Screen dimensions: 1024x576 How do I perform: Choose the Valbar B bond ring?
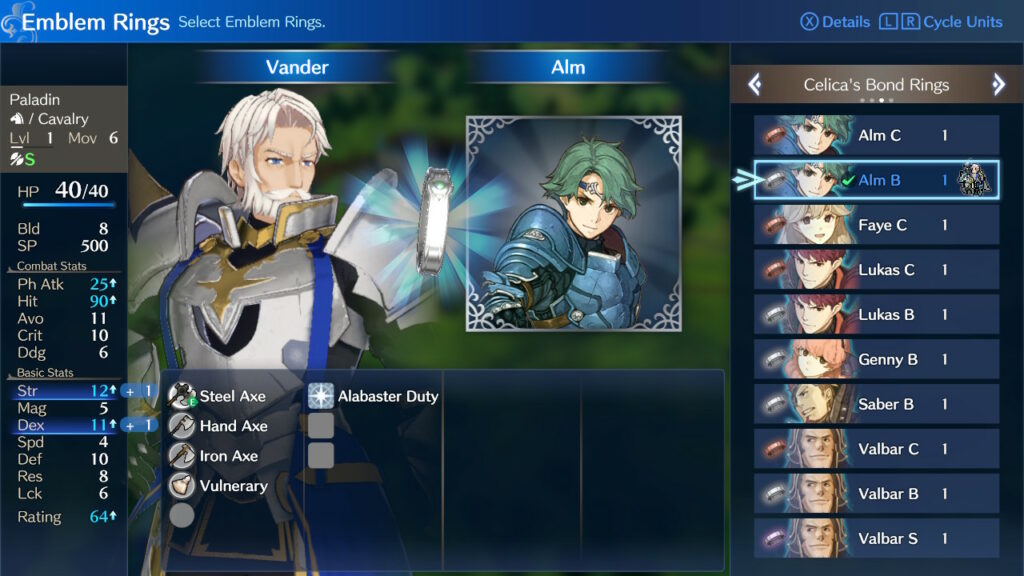[876, 494]
